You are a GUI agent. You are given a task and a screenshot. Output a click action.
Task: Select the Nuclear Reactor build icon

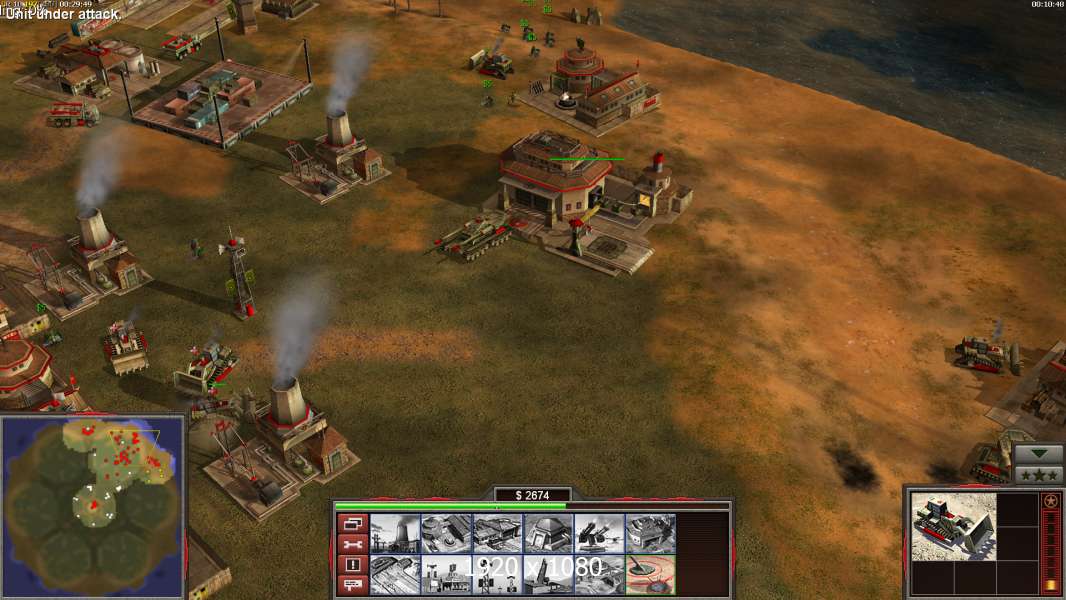(x=395, y=534)
